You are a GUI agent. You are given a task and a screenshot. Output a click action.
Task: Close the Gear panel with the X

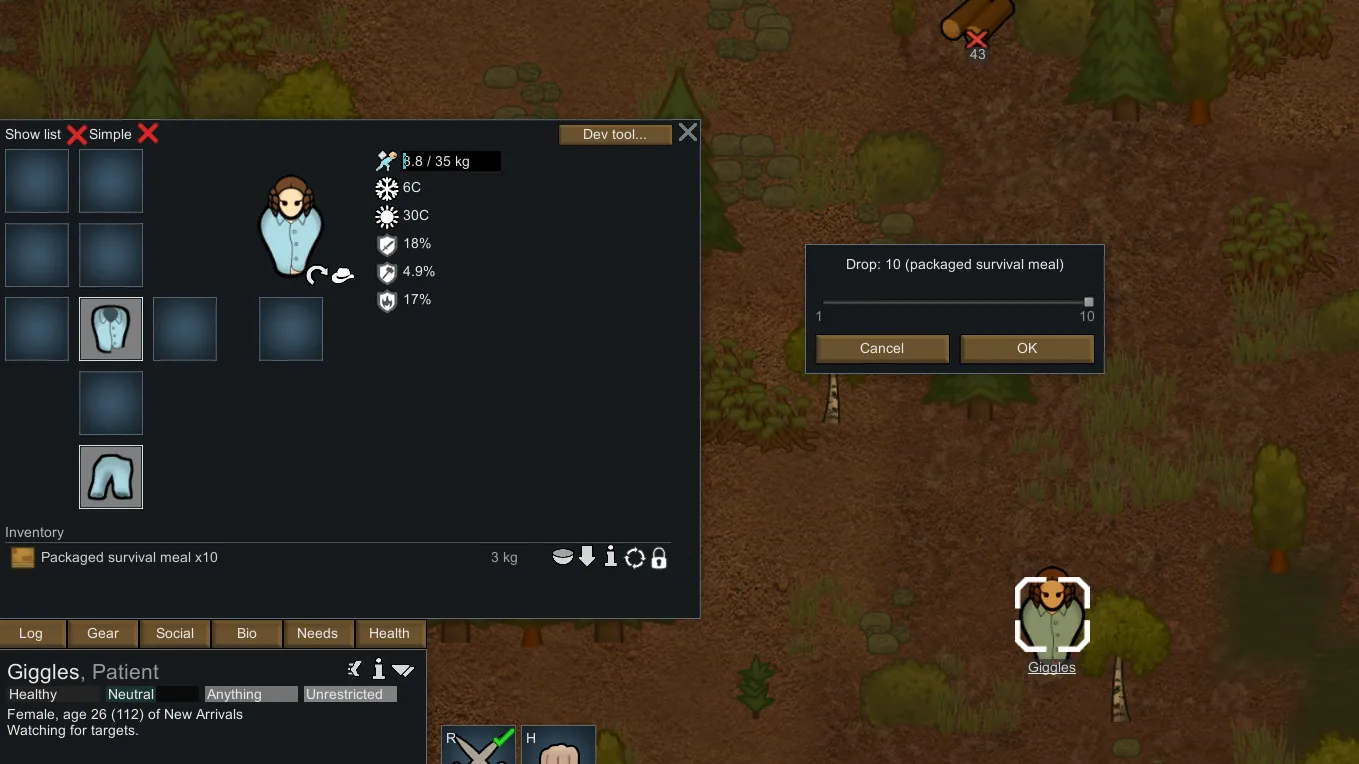pos(688,133)
